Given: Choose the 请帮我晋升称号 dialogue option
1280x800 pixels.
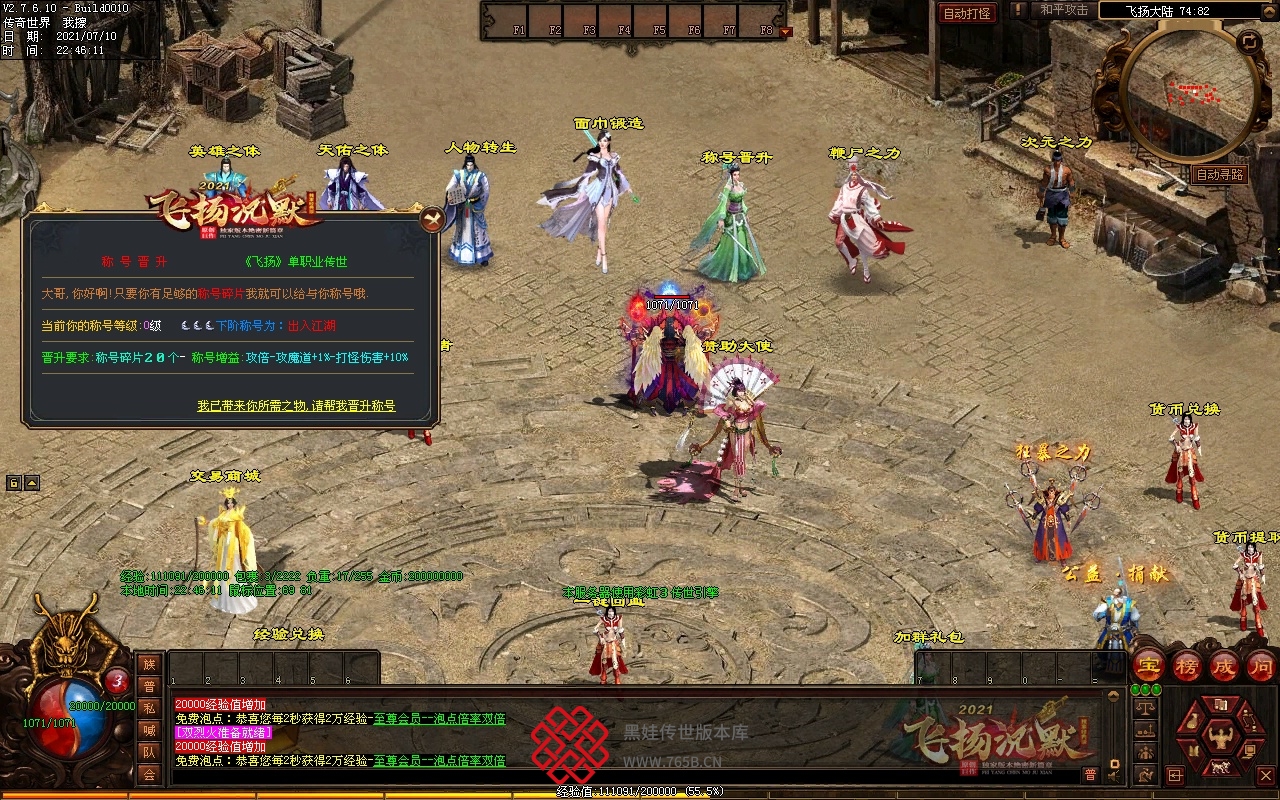Looking at the screenshot, I should [296, 406].
